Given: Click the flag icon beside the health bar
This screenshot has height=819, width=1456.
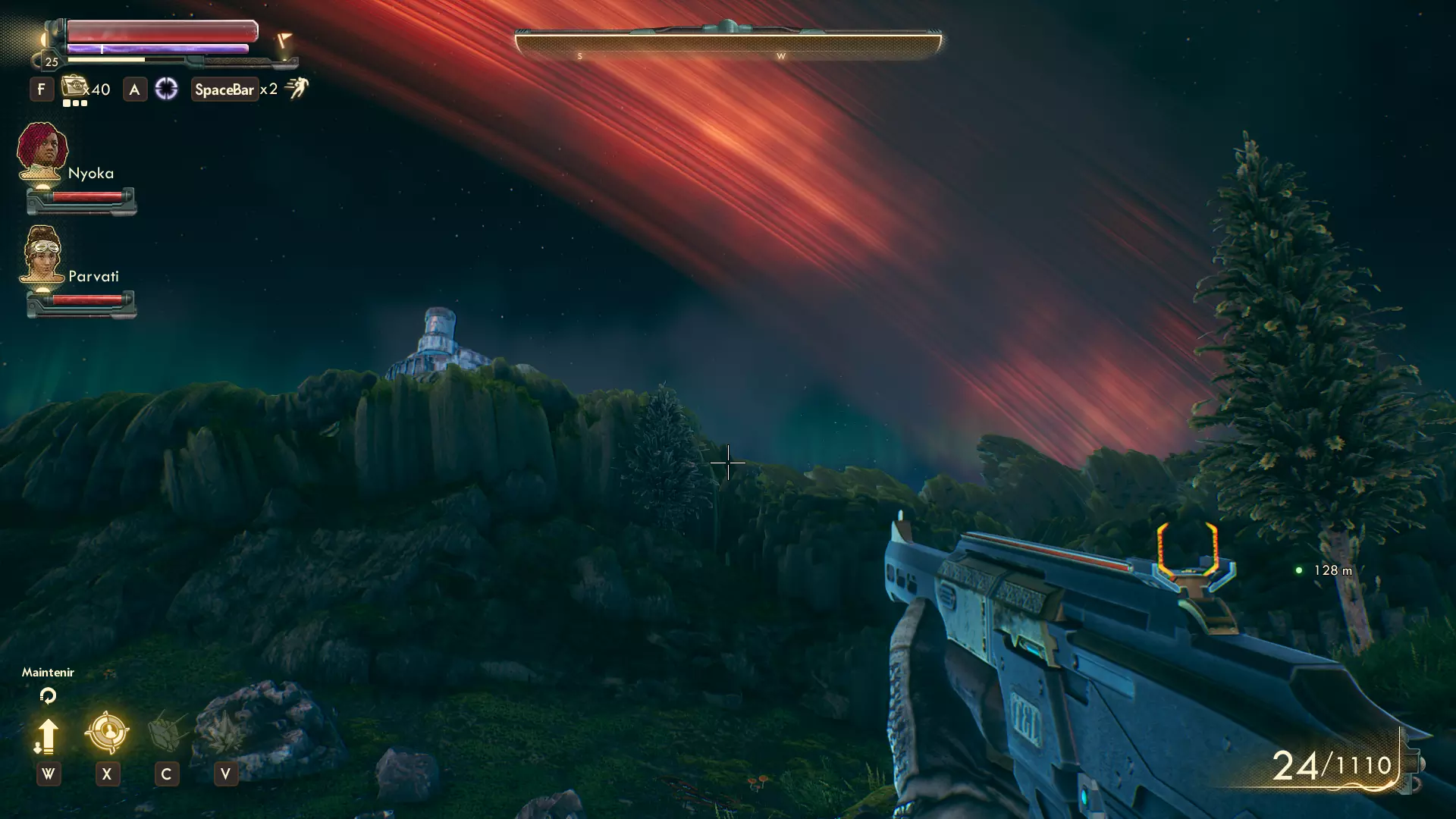Looking at the screenshot, I should coord(284,40).
